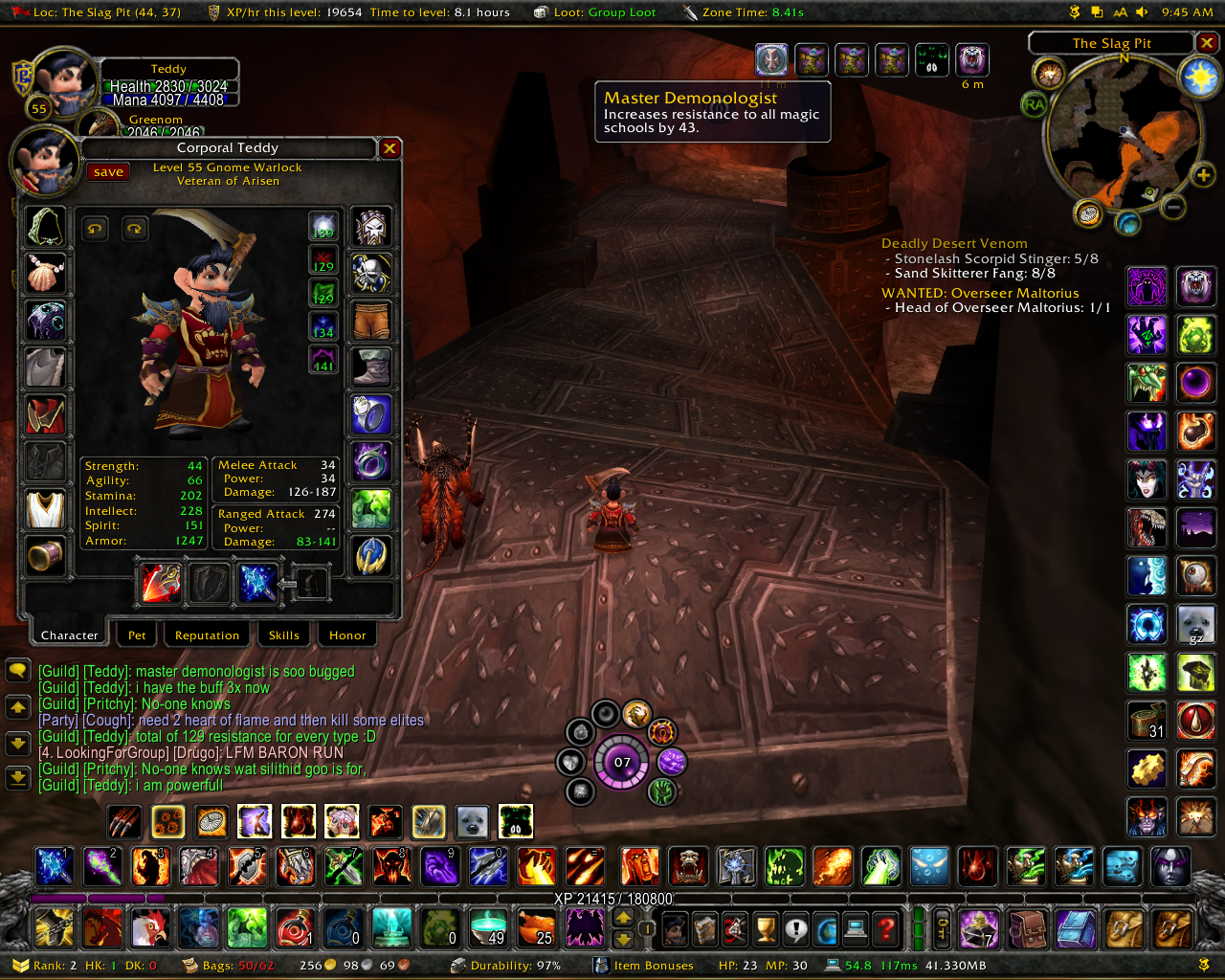
Task: Select the green hood head equipment slot
Action: pos(46,227)
